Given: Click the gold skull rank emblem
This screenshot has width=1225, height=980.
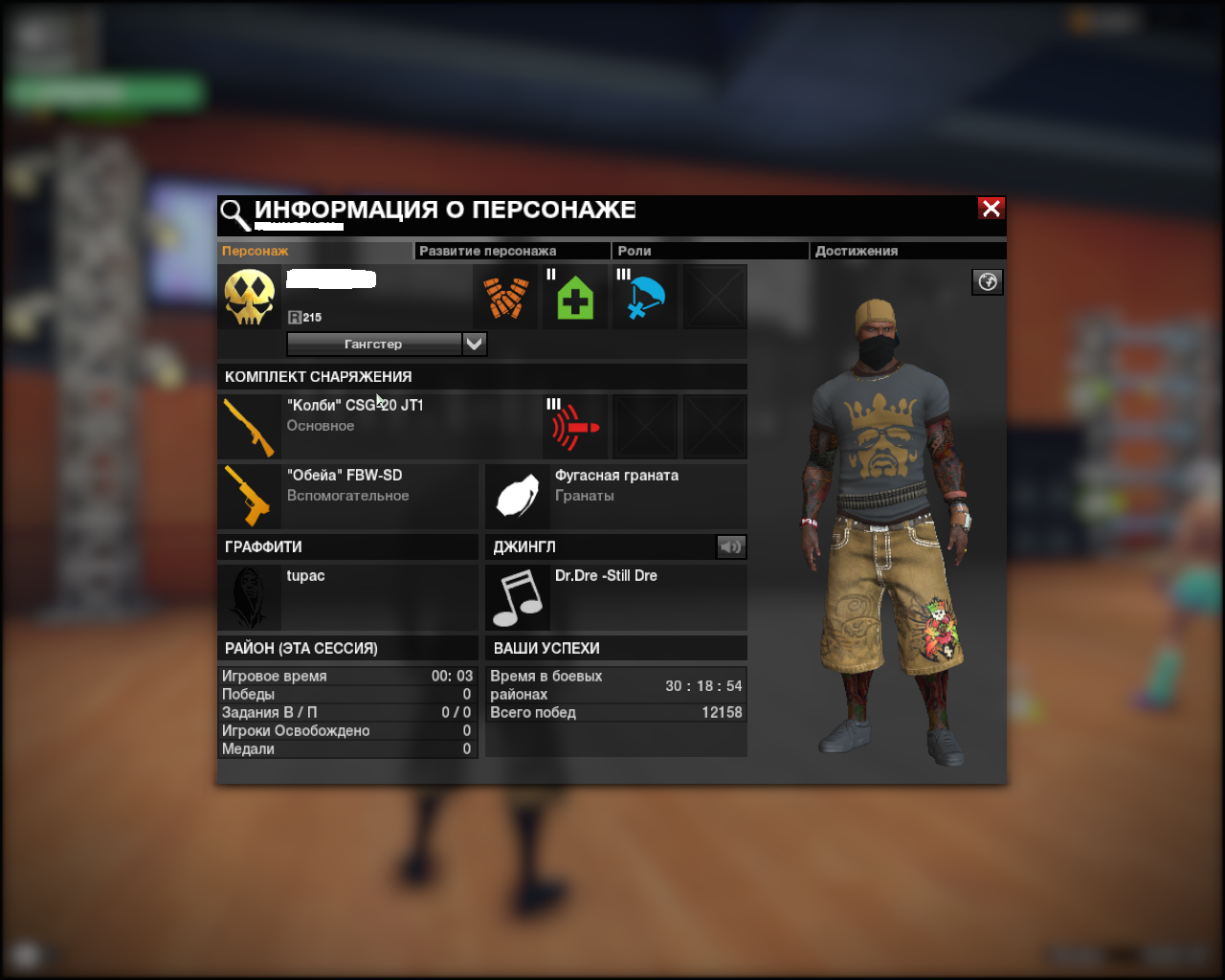Looking at the screenshot, I should 250,298.
